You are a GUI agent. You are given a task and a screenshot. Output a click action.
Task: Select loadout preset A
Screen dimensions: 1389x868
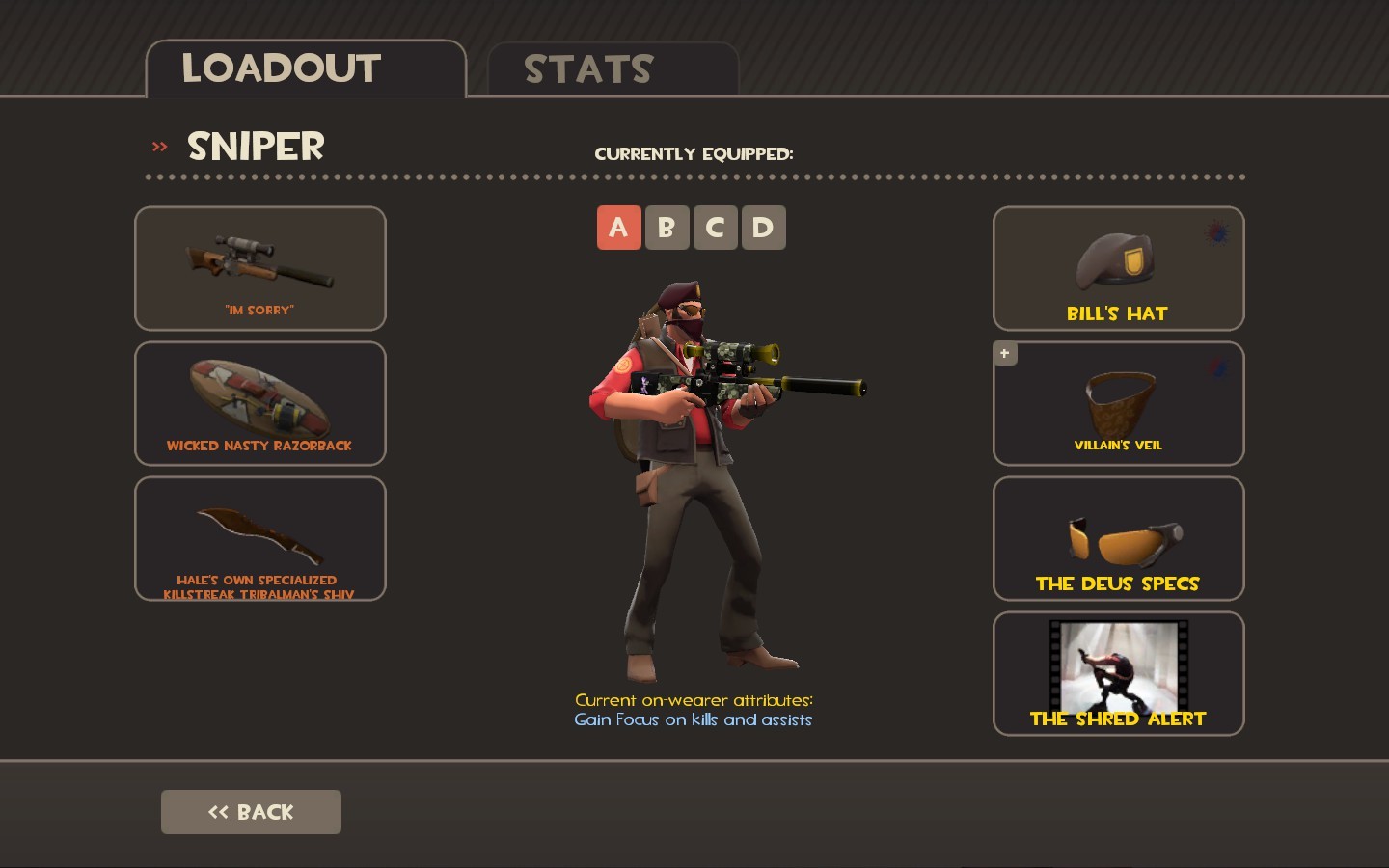618,228
